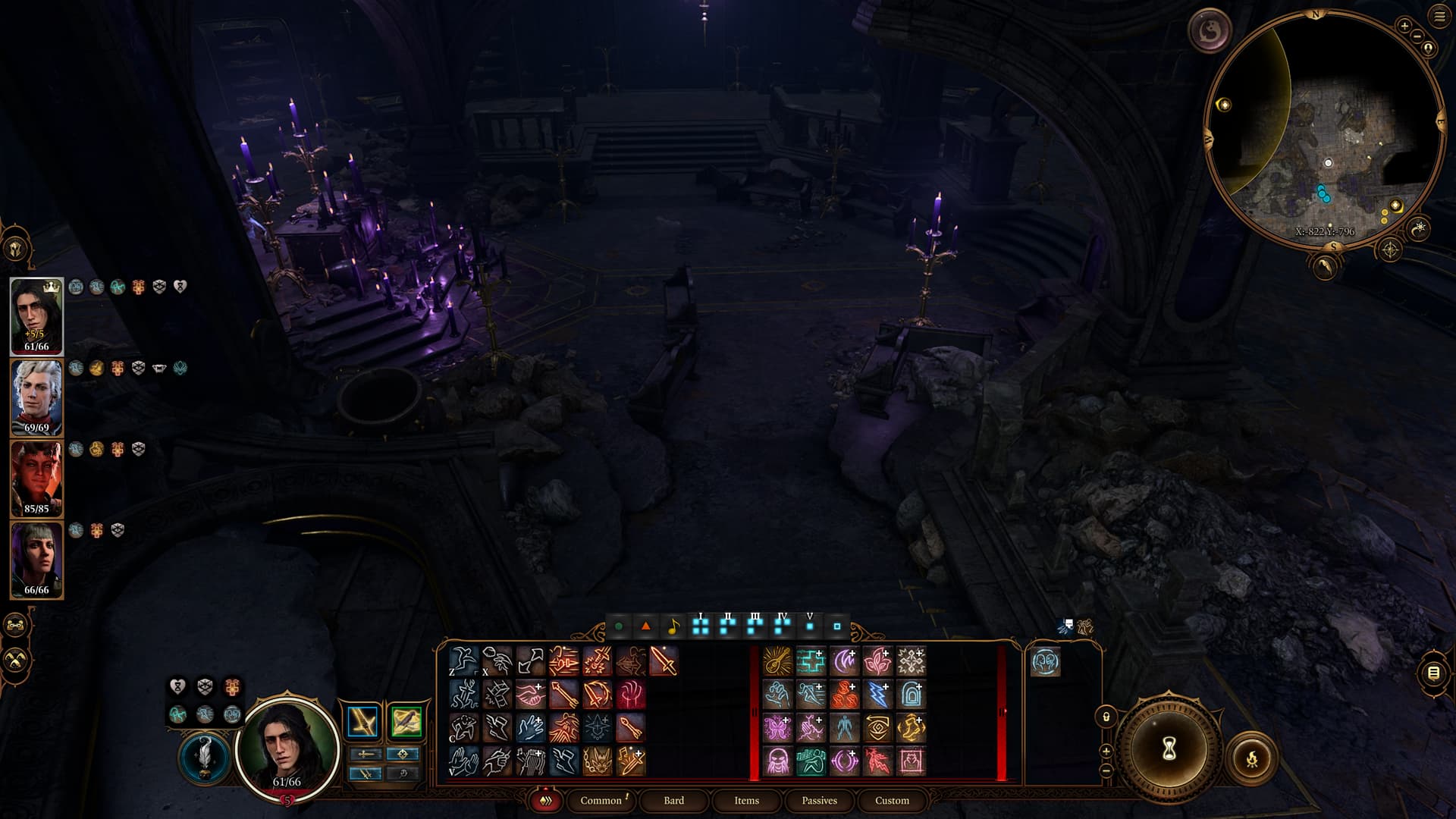The width and height of the screenshot is (1456, 819).
Task: Click the hourglass end turn button
Action: coord(1169,749)
